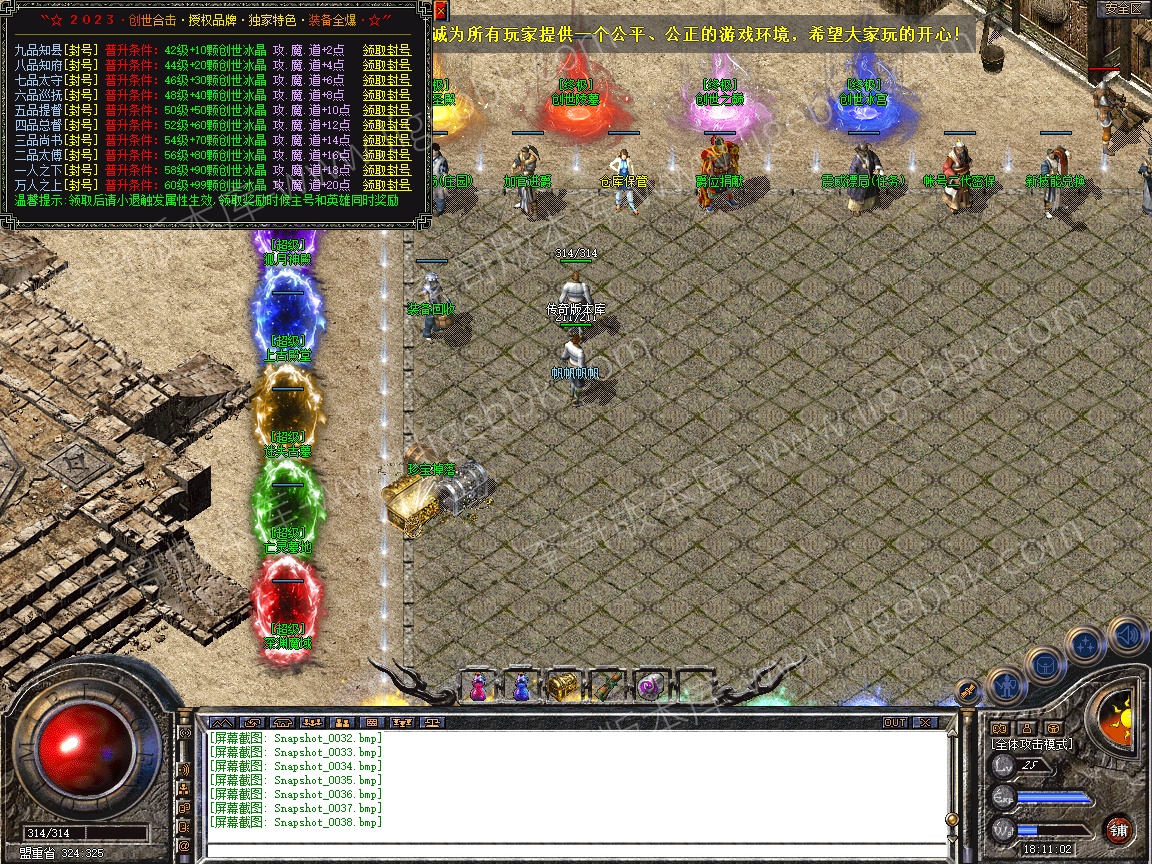Image resolution: width=1152 pixels, height=864 pixels.
Task: Use the purple swirl scroll in the belt
Action: pos(649,686)
